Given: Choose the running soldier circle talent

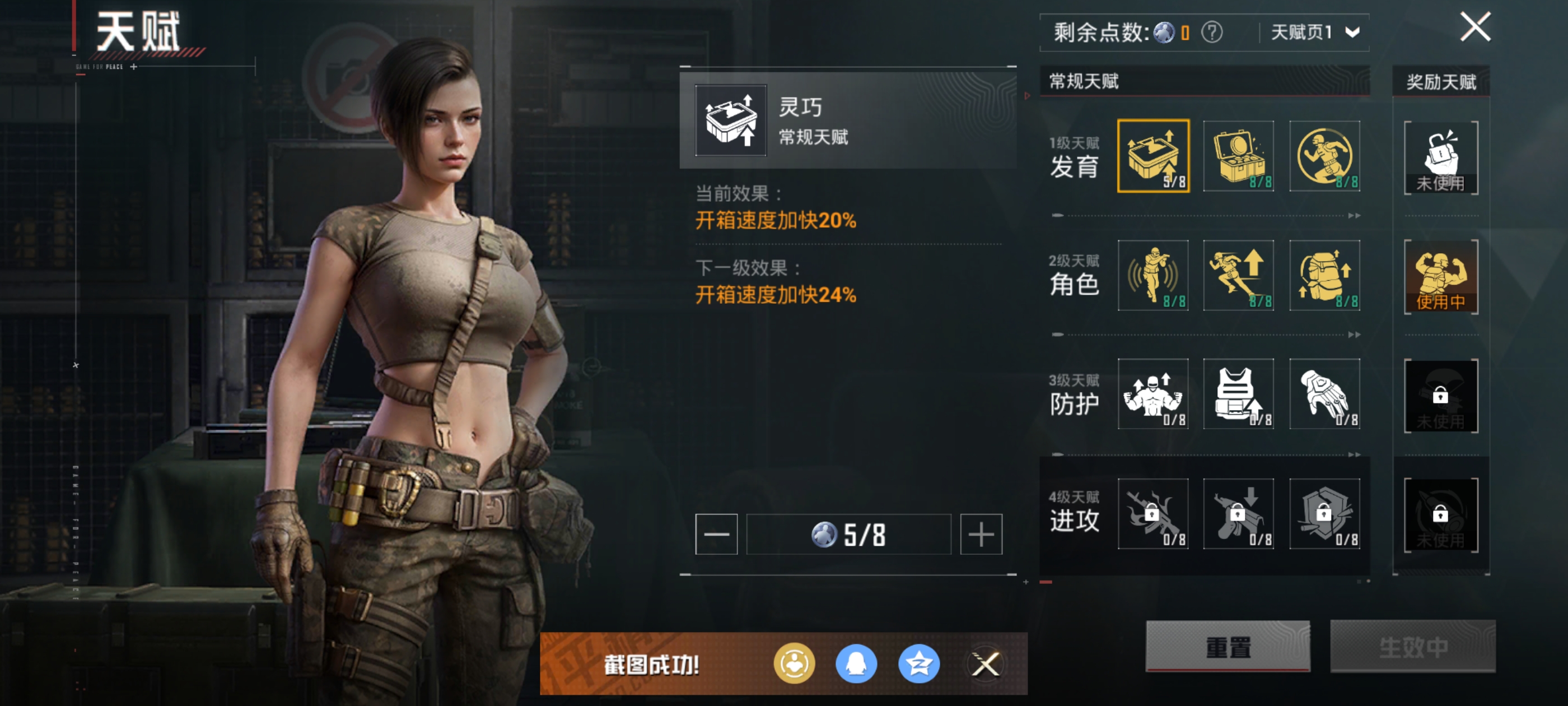Looking at the screenshot, I should coord(1324,156).
